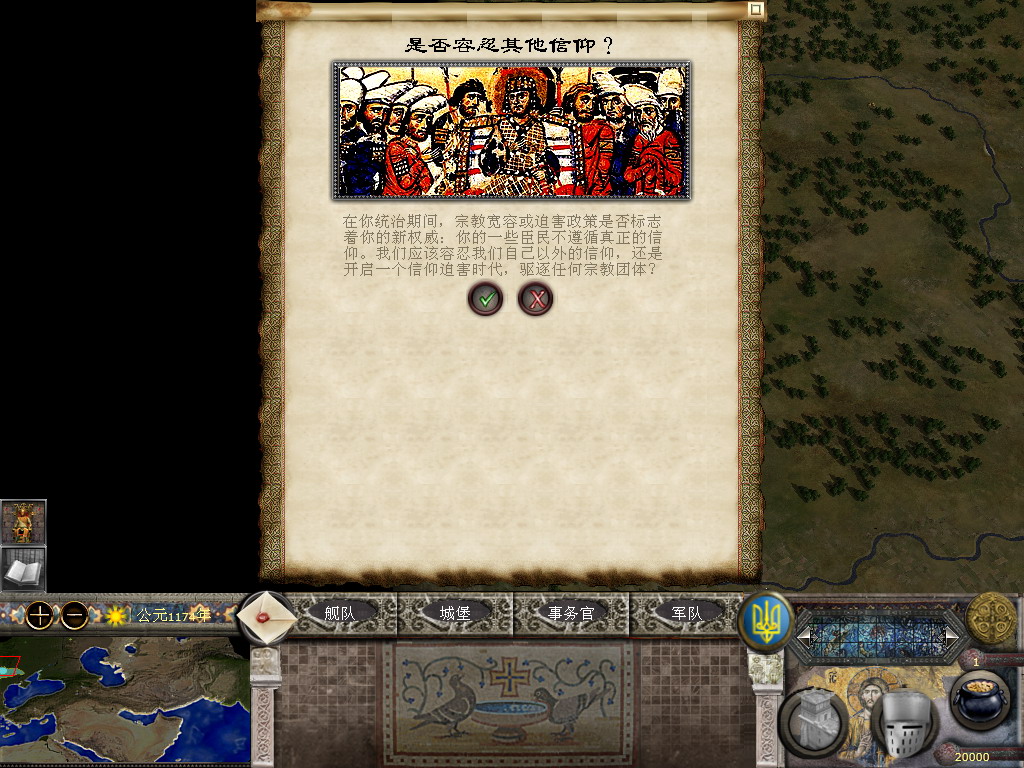This screenshot has width=1024, height=768.
Task: Select the 事务官 (agents) tab
Action: 571,613
